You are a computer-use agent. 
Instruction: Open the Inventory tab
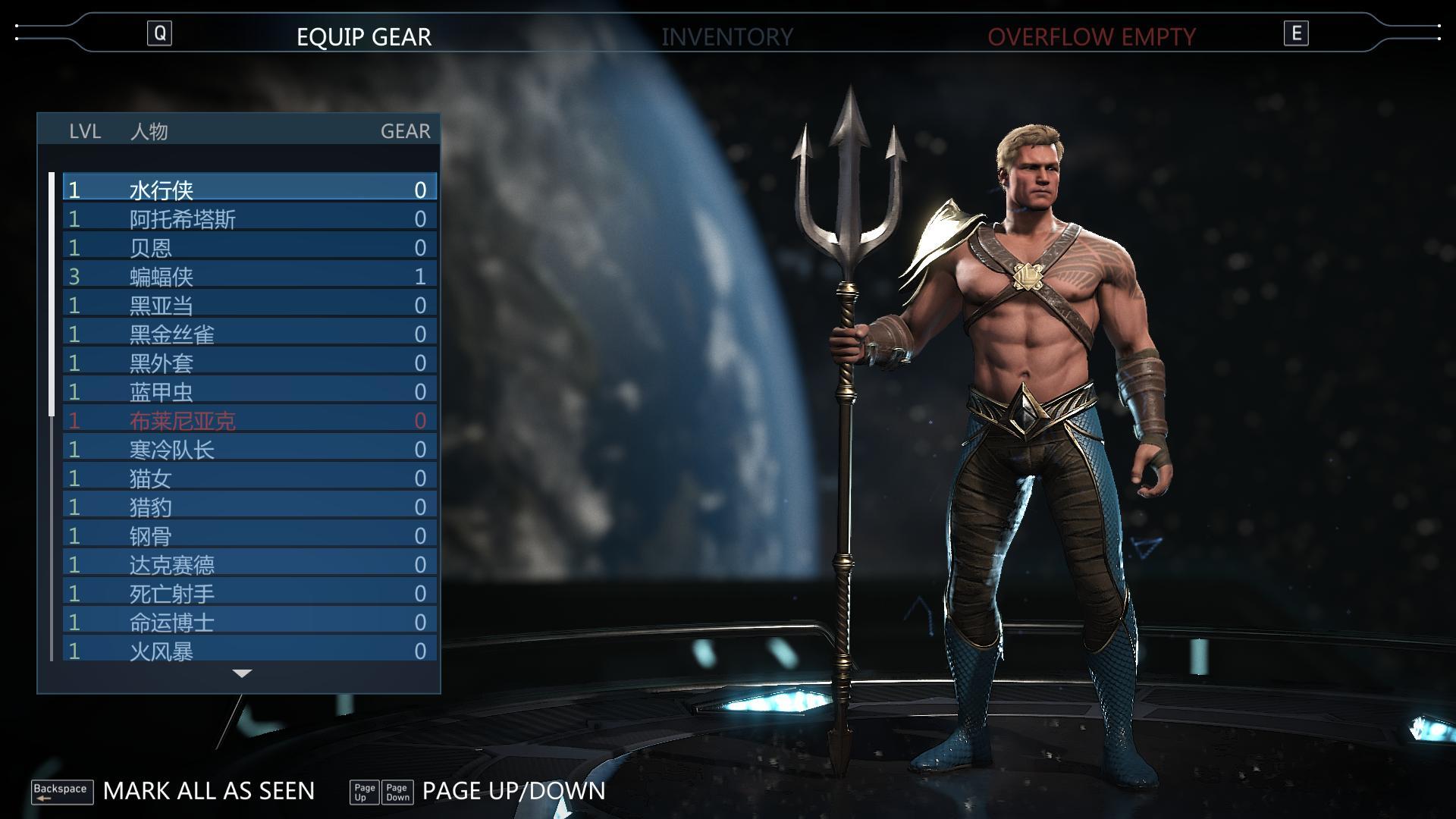[x=726, y=36]
